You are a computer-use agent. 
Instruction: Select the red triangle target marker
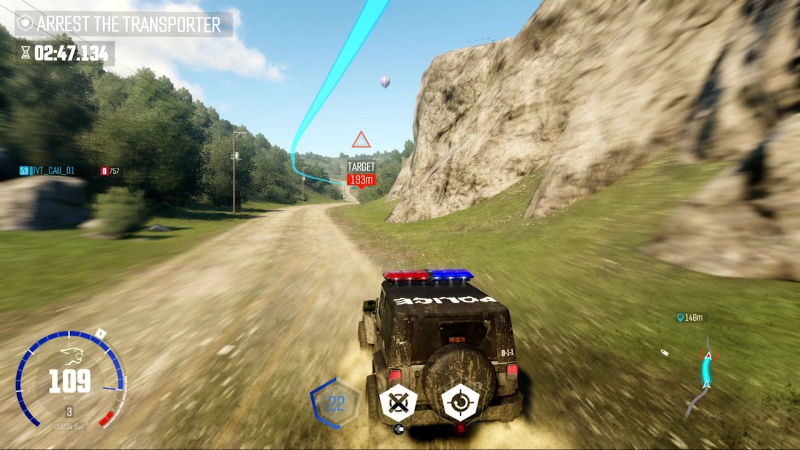pyautogui.click(x=361, y=141)
